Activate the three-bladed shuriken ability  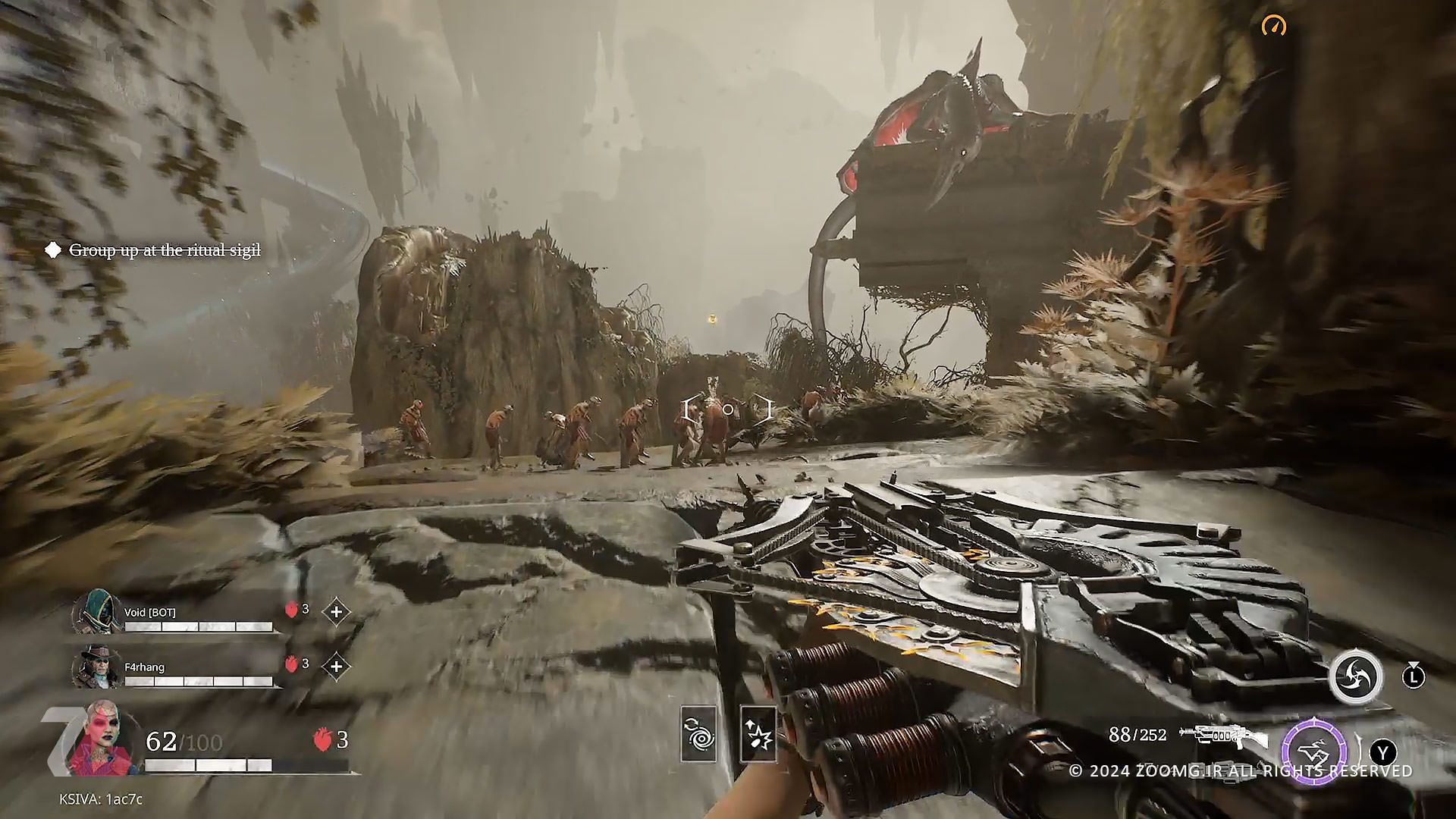pyautogui.click(x=1355, y=676)
